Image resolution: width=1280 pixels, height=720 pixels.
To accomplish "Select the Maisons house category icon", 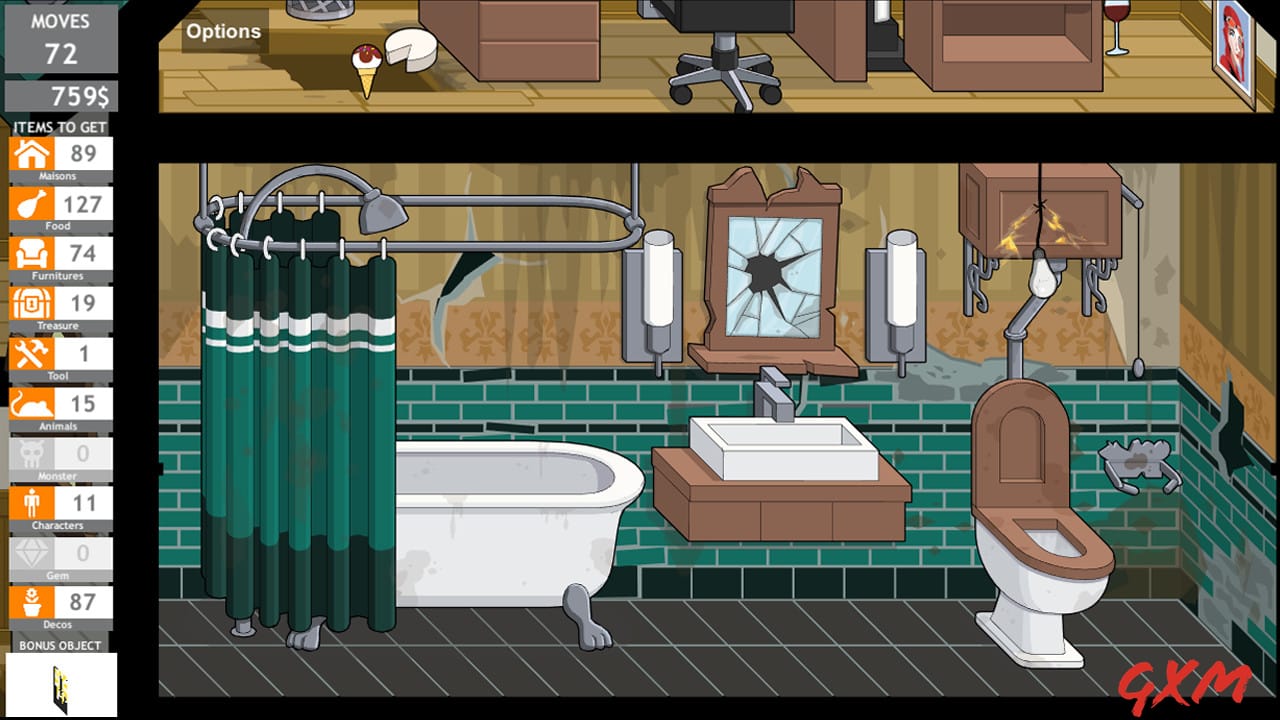I will (x=32, y=154).
